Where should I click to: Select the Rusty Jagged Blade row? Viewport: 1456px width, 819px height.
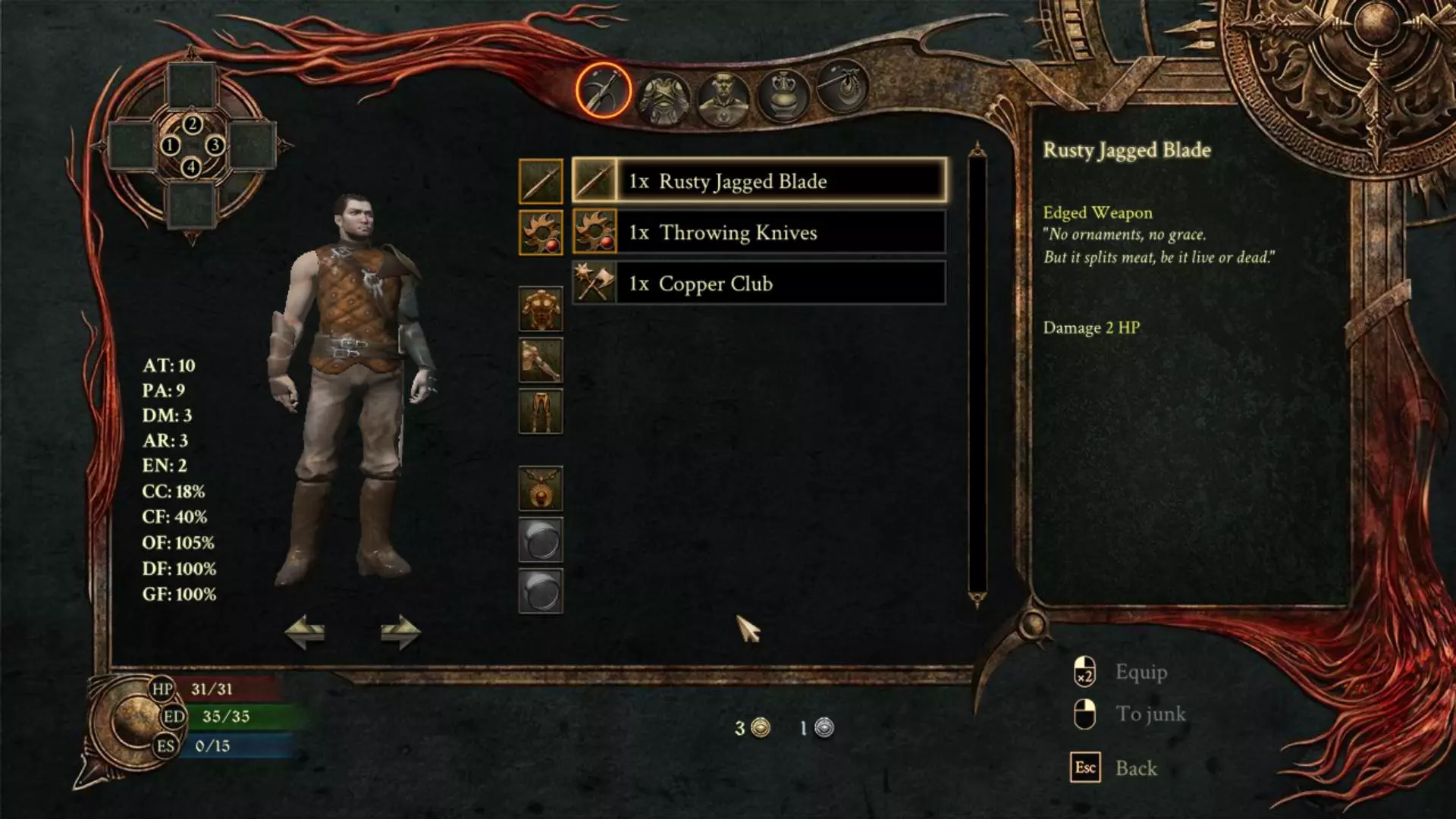758,181
